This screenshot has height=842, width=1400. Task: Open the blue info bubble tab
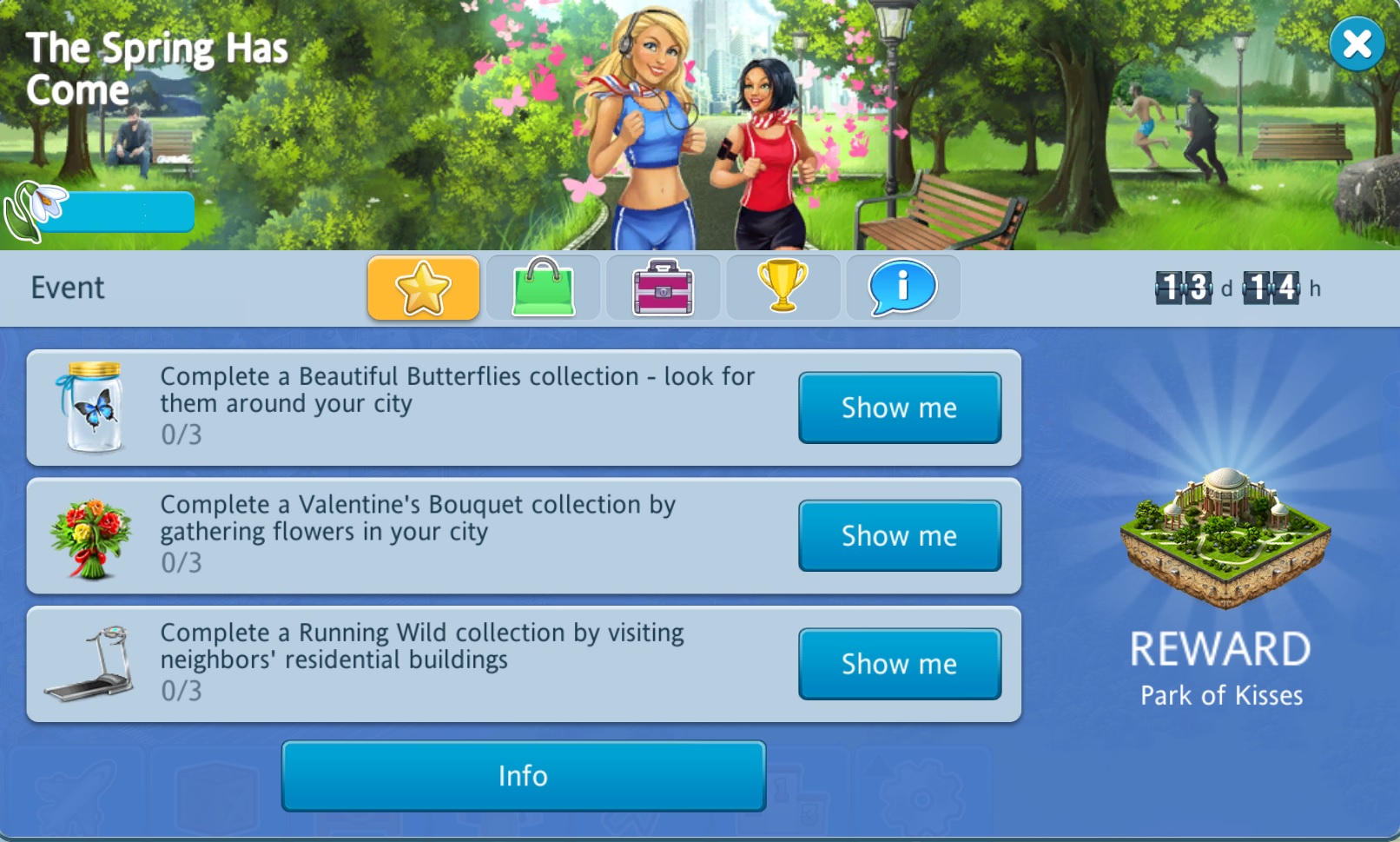[x=902, y=288]
